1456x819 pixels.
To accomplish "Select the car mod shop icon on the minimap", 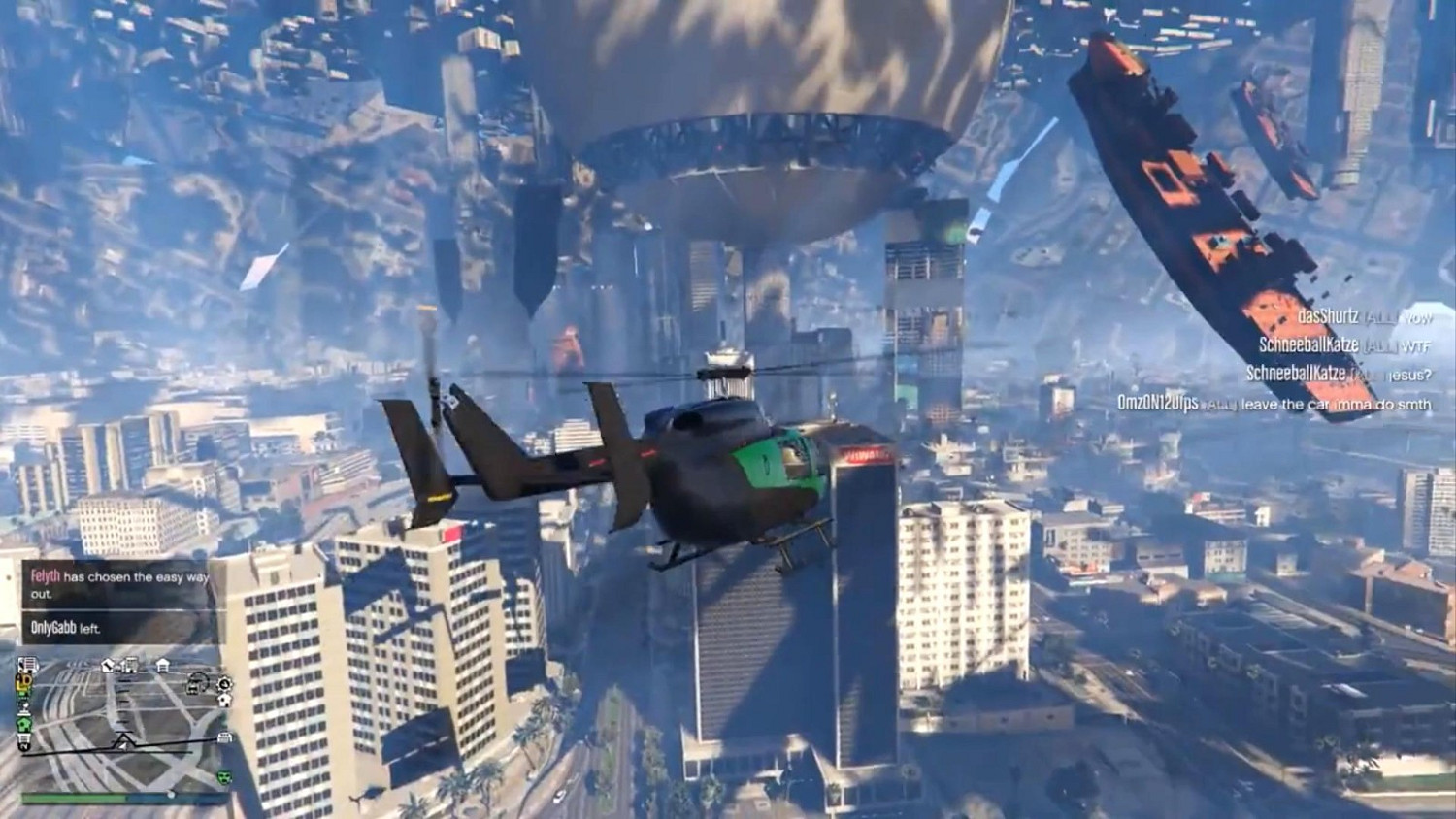I will coord(196,685).
